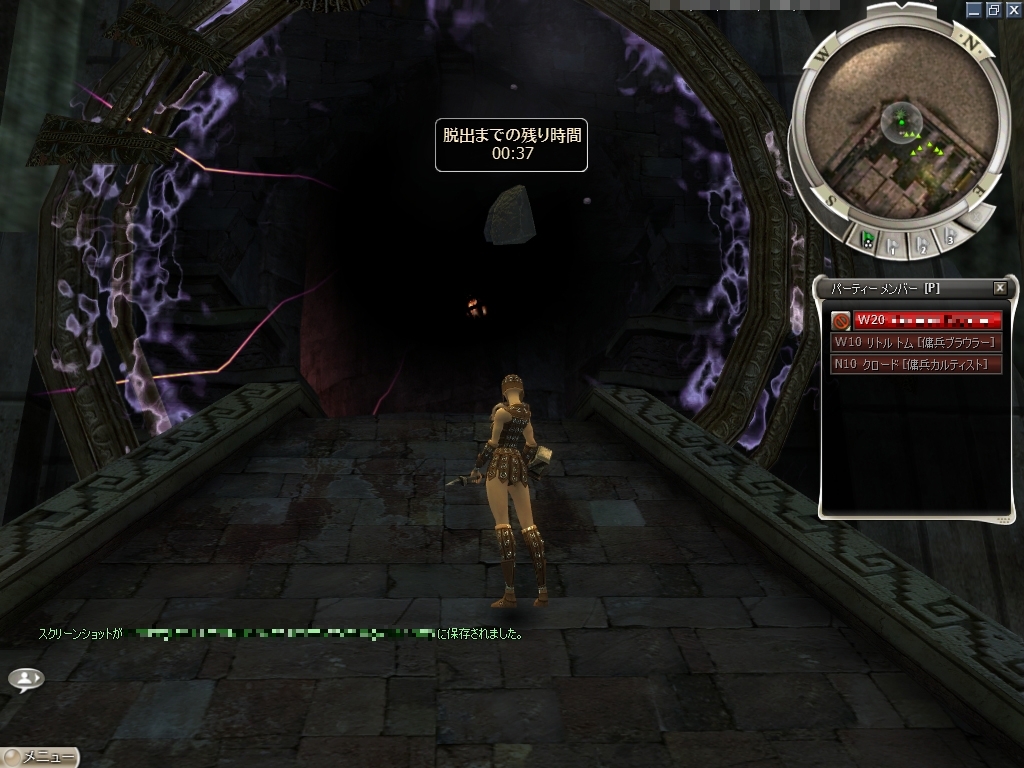Choose the hero flag numbered 3
Screen dimensions: 1024x768
(950, 235)
